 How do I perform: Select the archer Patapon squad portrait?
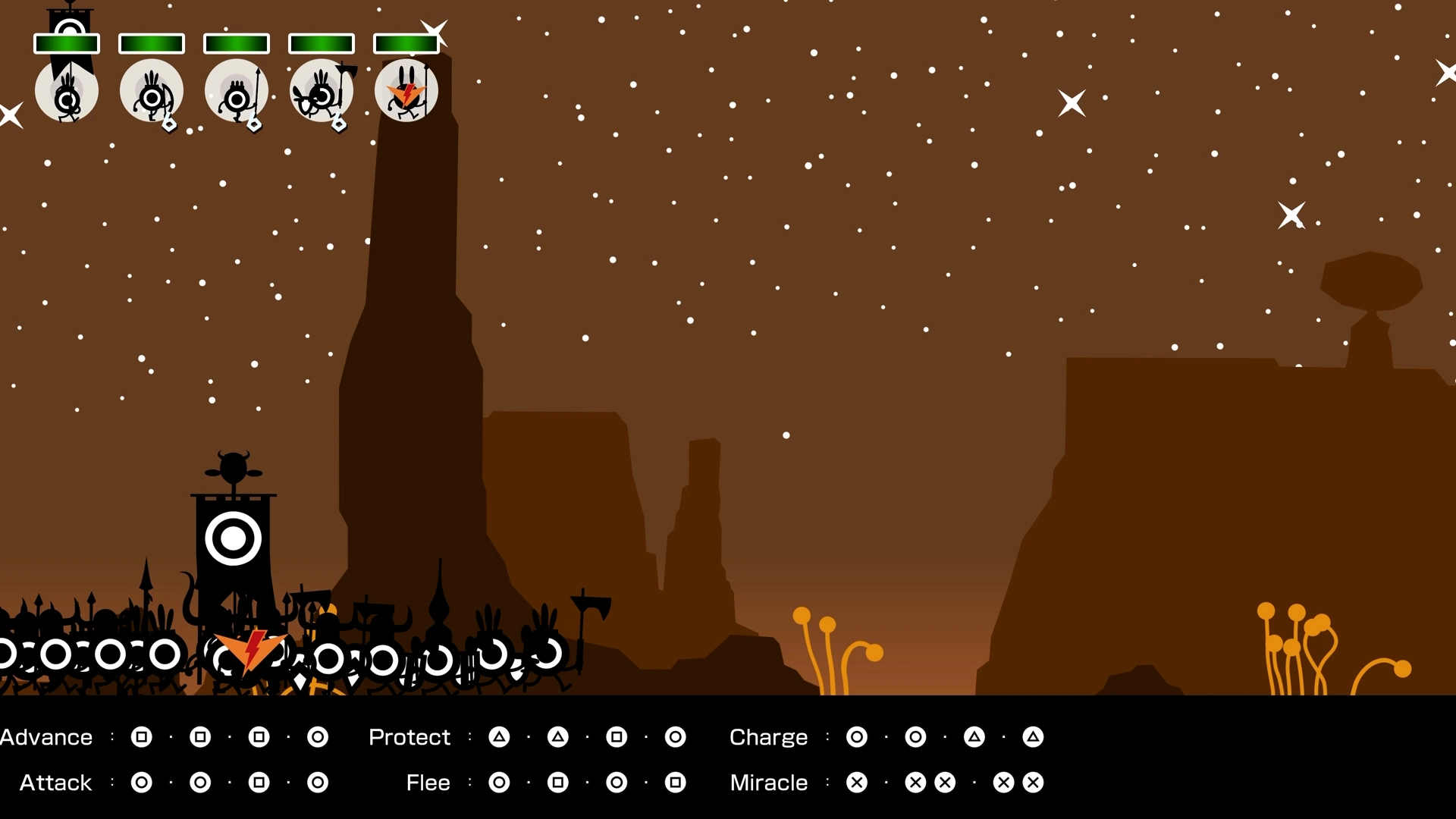tap(152, 91)
